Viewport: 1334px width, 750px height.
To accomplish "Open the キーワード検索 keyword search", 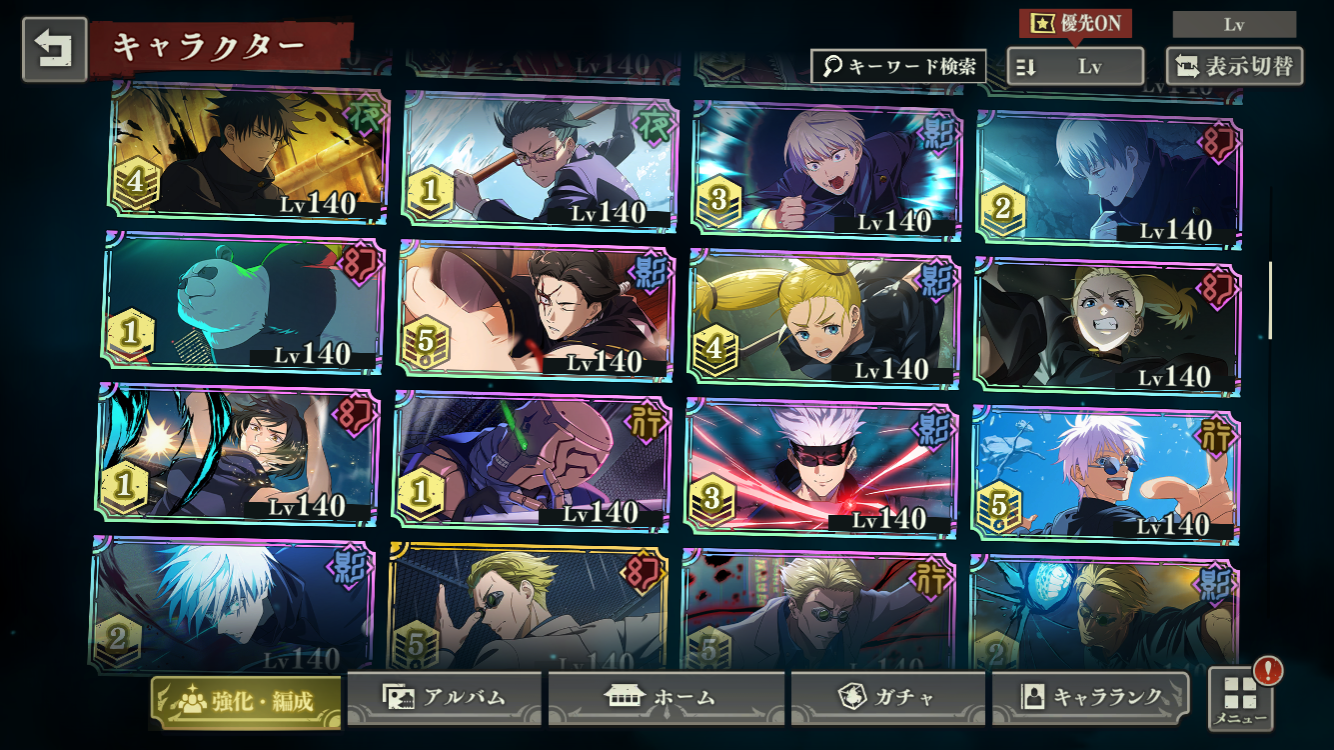I will [898, 67].
